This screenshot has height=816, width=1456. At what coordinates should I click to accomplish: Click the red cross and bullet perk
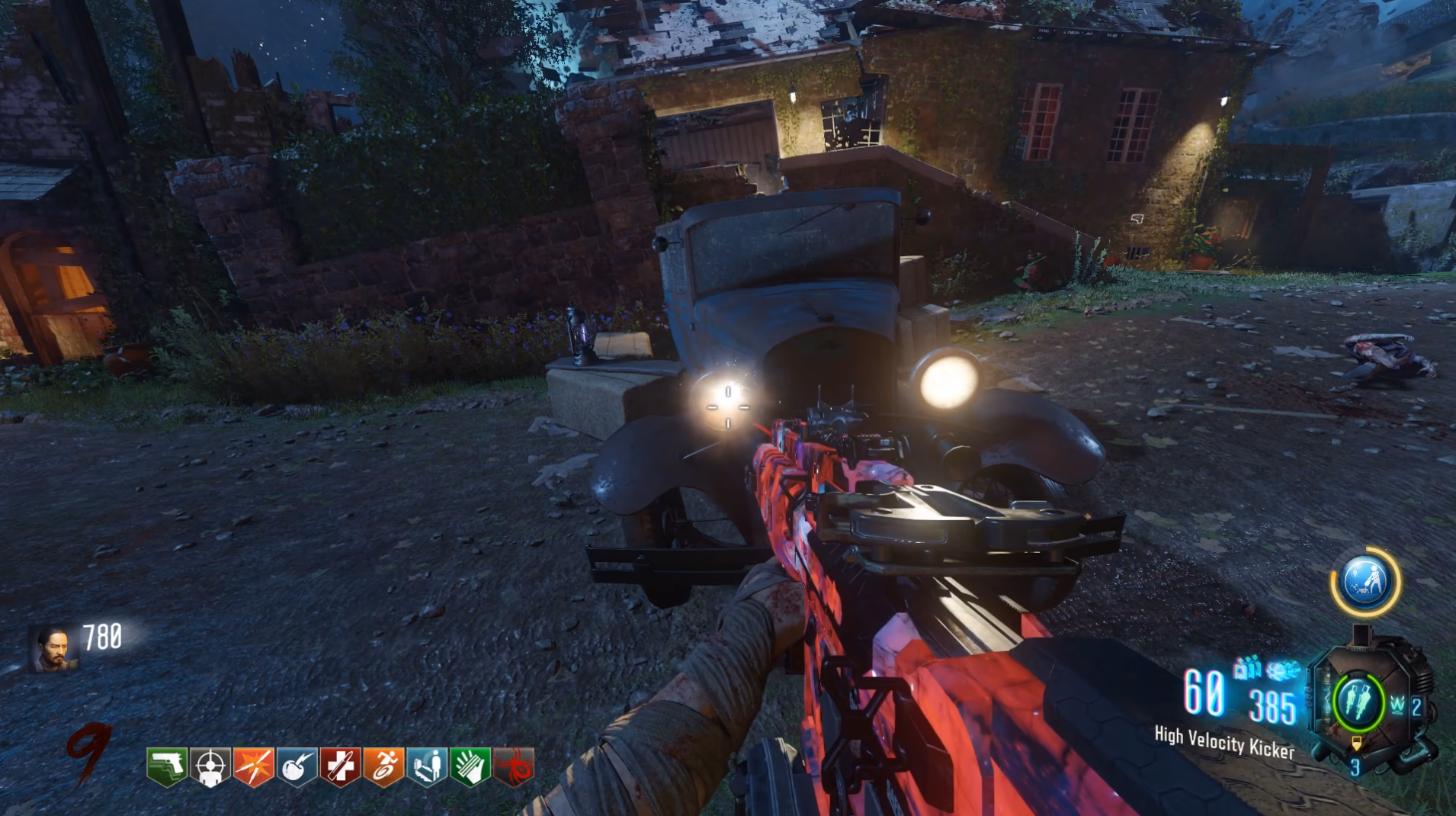[340, 766]
